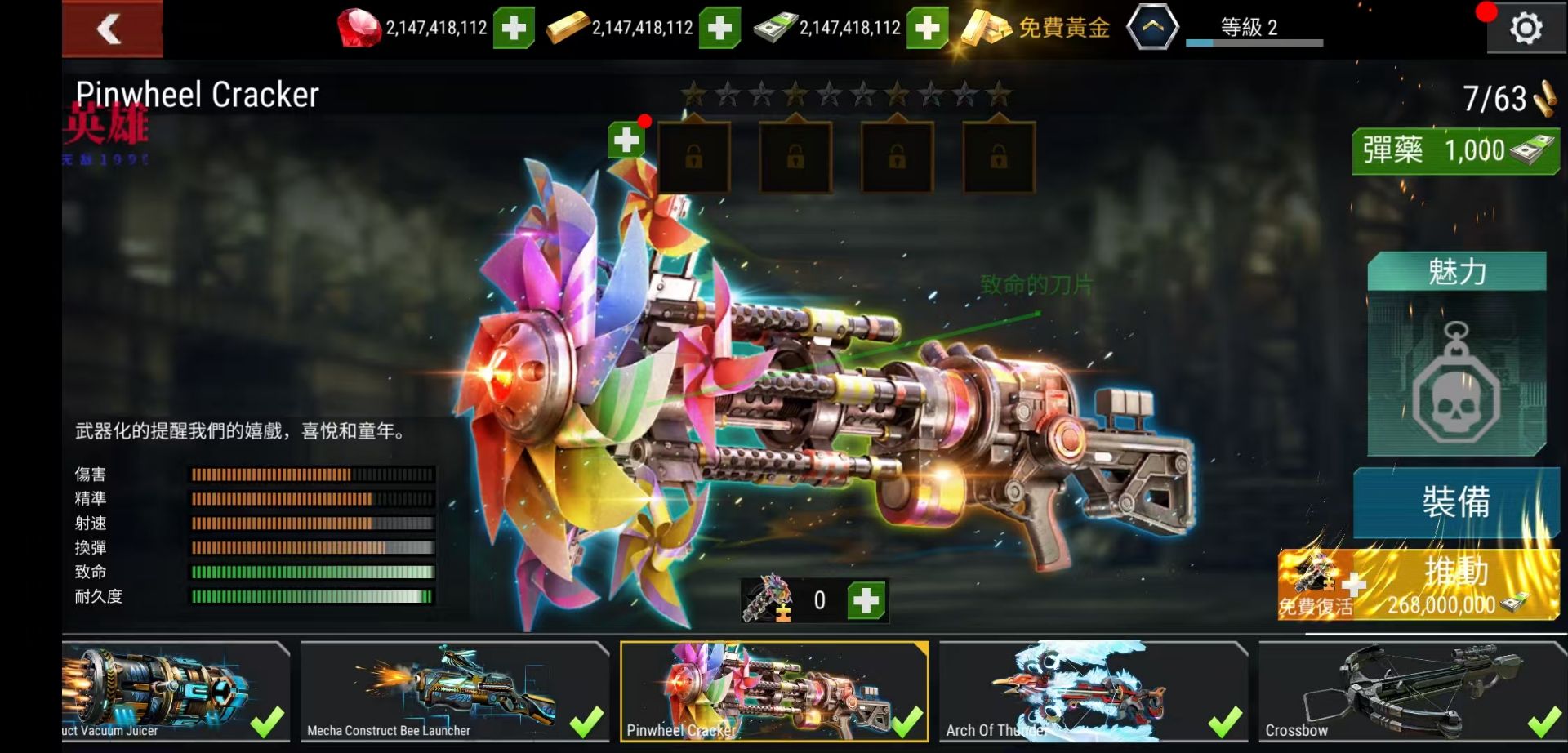Claim the free gold offer

click(1036, 29)
